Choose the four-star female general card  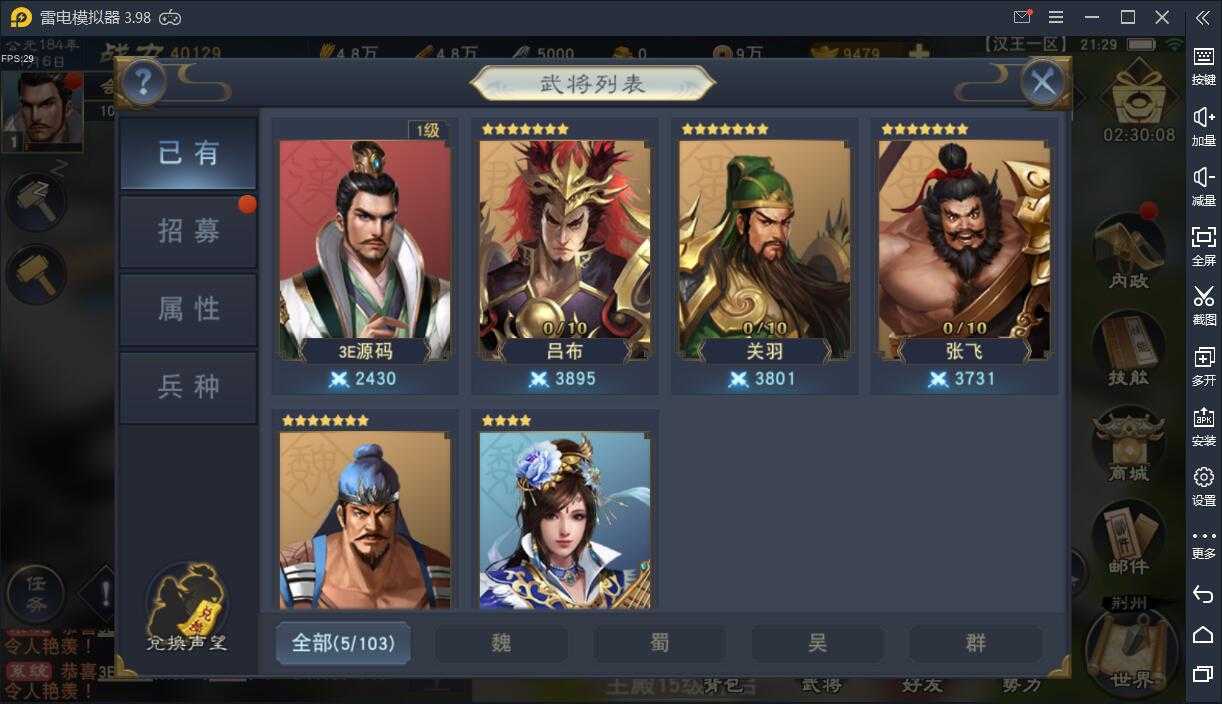pos(565,515)
